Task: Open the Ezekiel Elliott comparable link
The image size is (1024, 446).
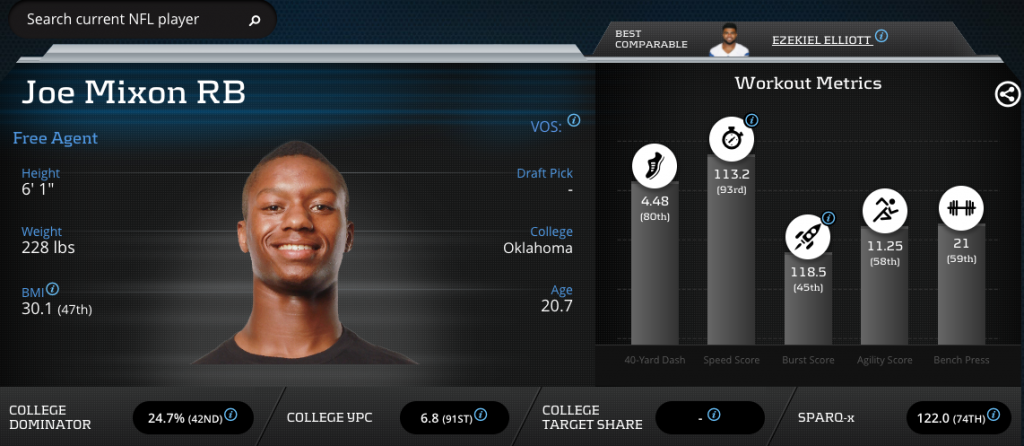Action: [821, 40]
